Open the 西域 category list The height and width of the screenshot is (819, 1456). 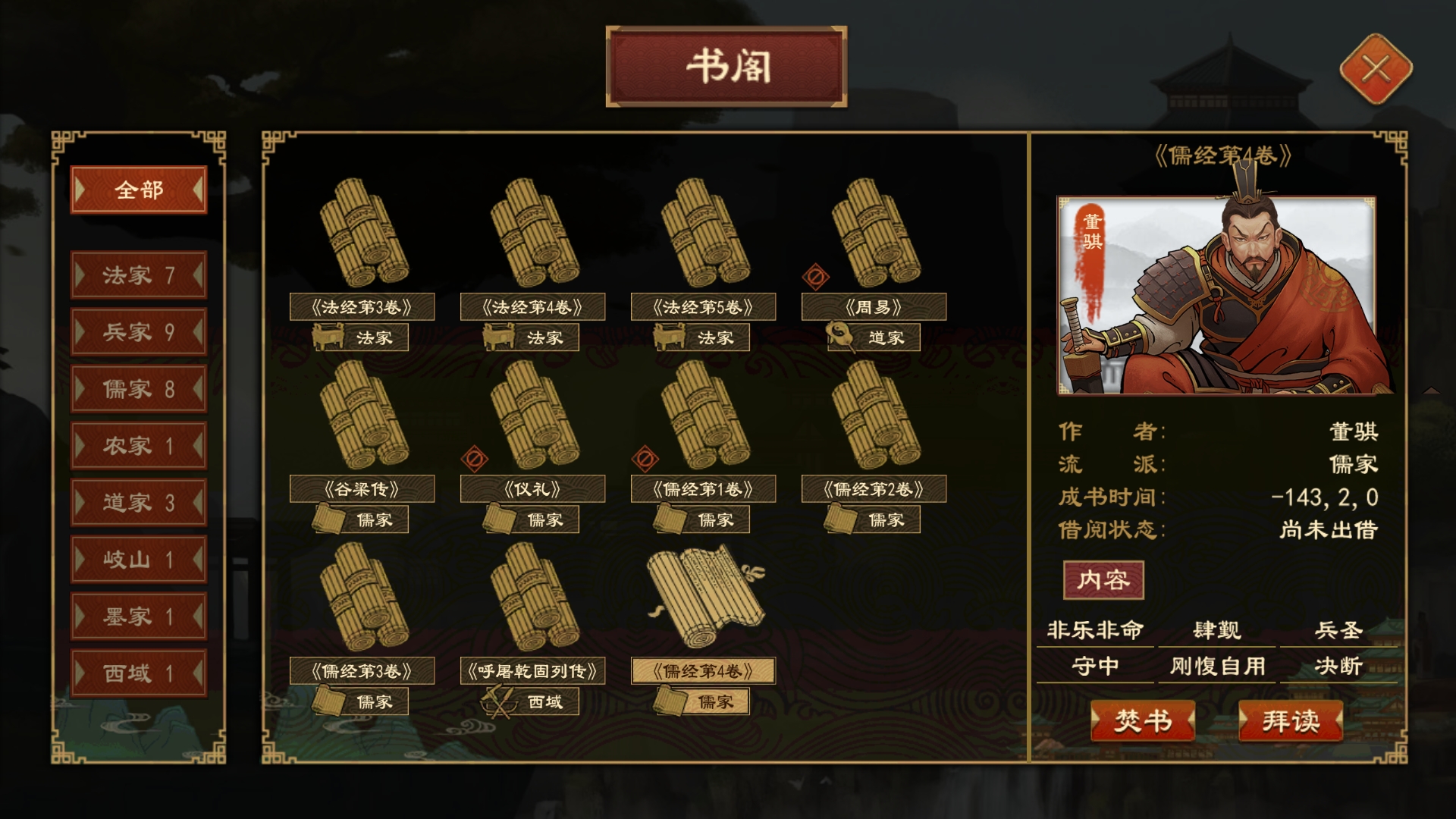(138, 673)
